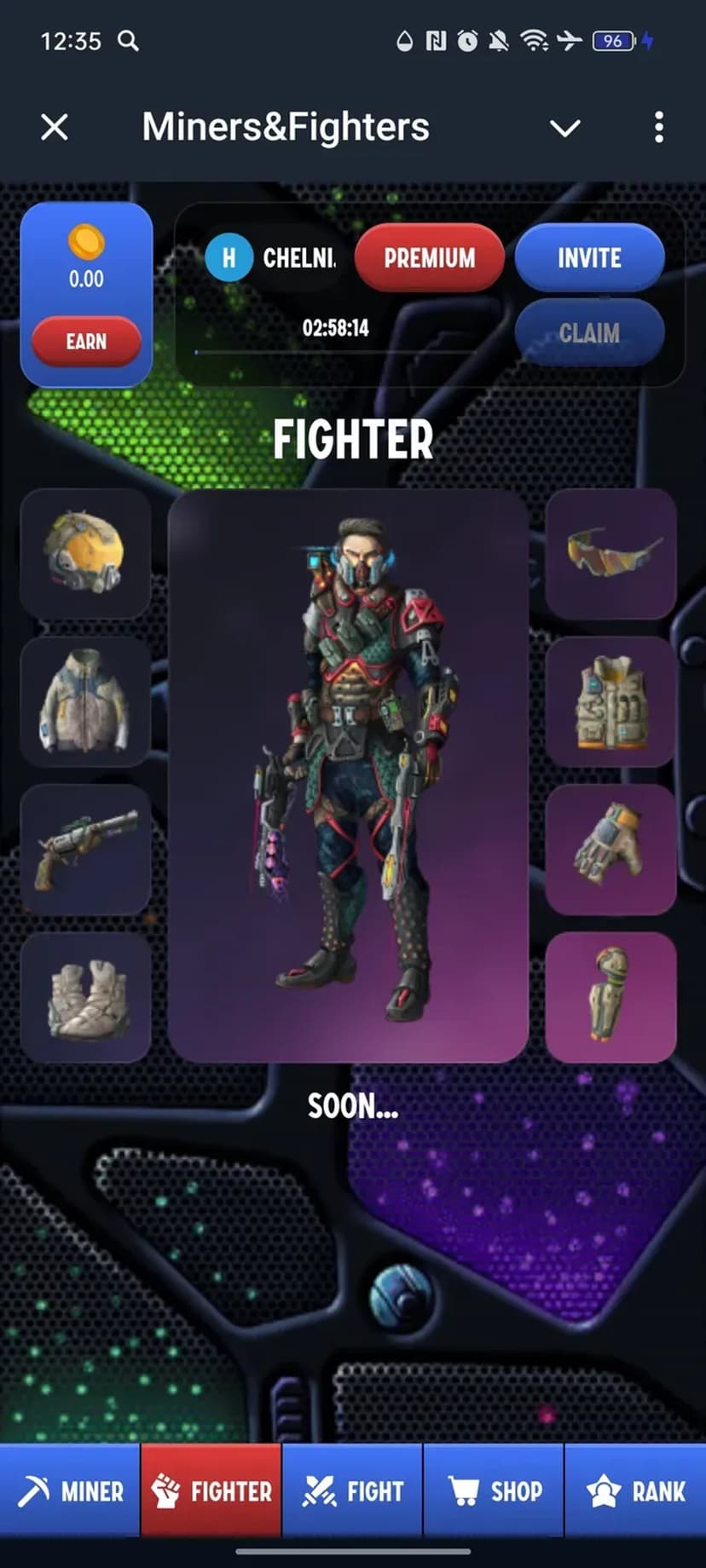Select the tactical vest slot

(611, 701)
